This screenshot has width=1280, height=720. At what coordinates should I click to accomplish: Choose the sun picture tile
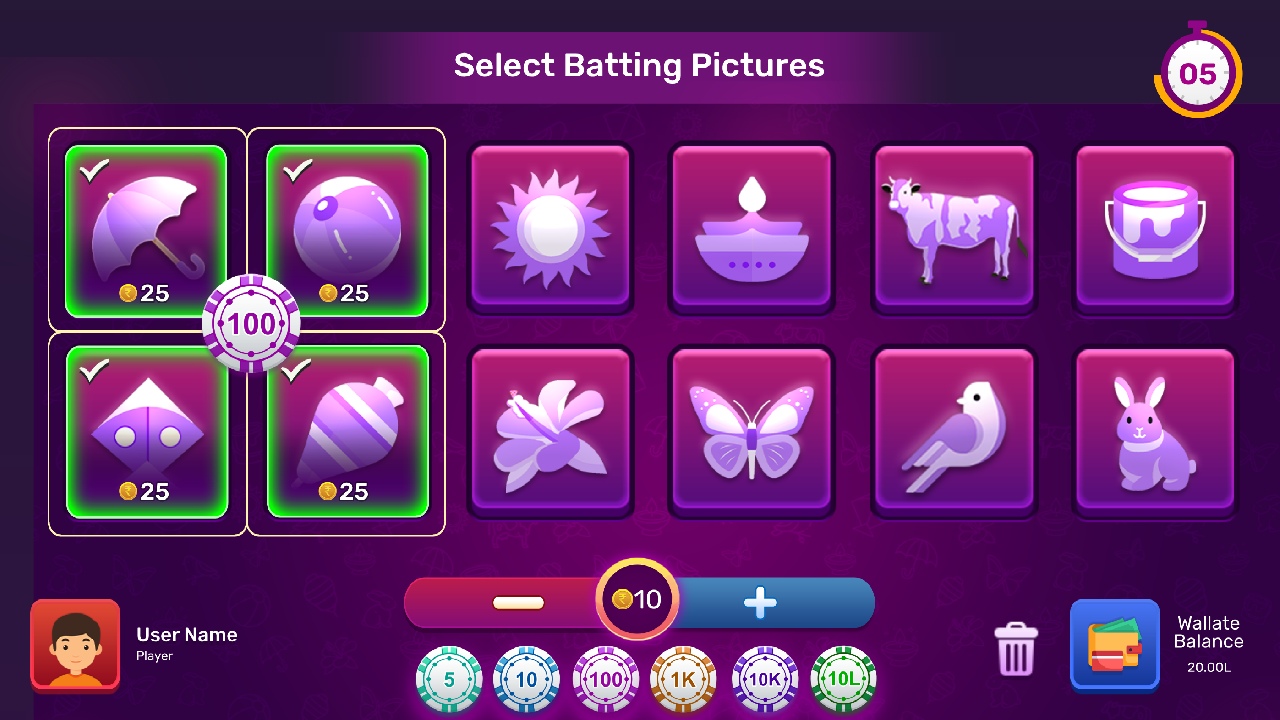pos(550,228)
